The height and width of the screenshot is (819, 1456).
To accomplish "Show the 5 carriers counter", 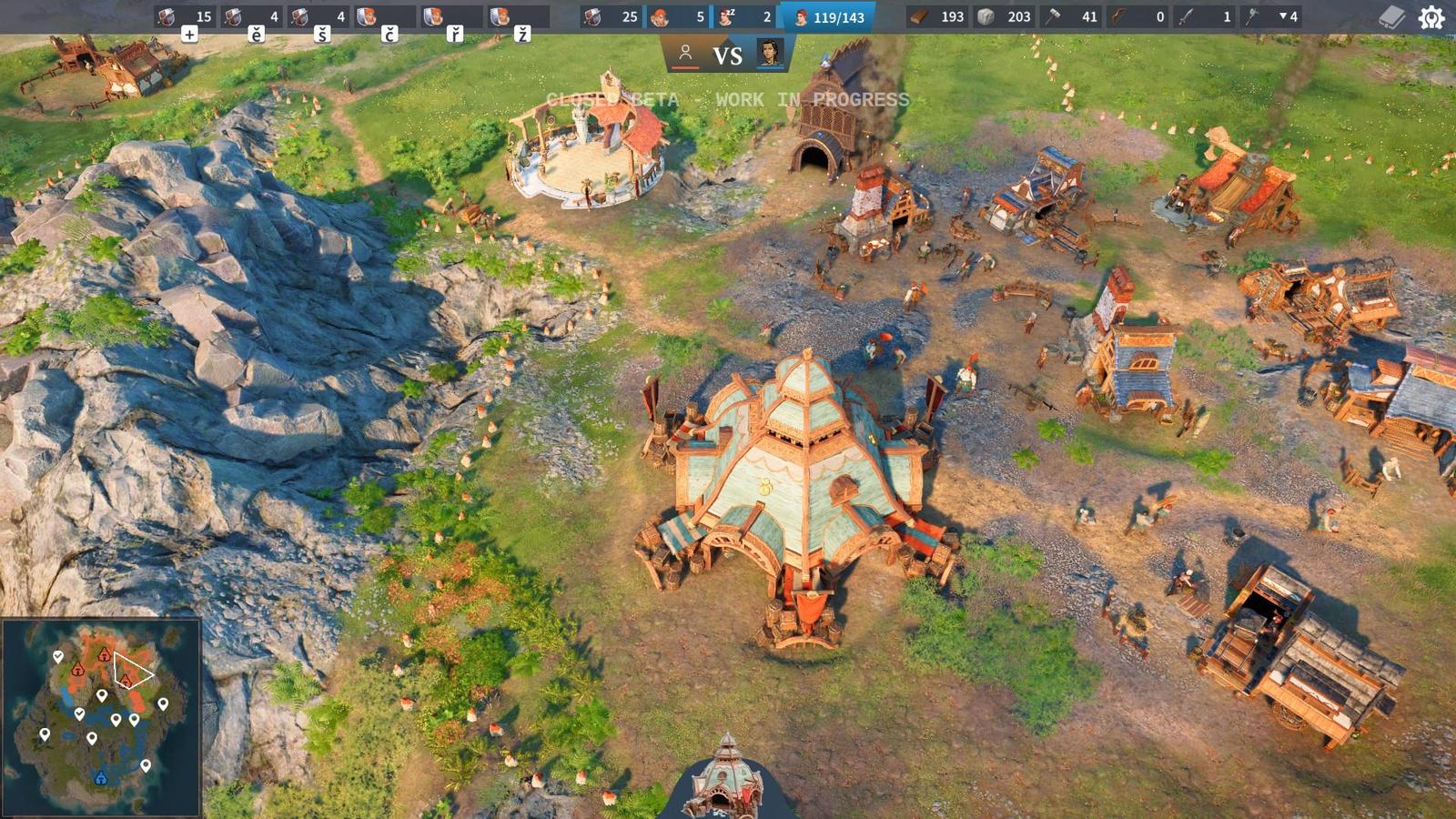I will click(678, 16).
